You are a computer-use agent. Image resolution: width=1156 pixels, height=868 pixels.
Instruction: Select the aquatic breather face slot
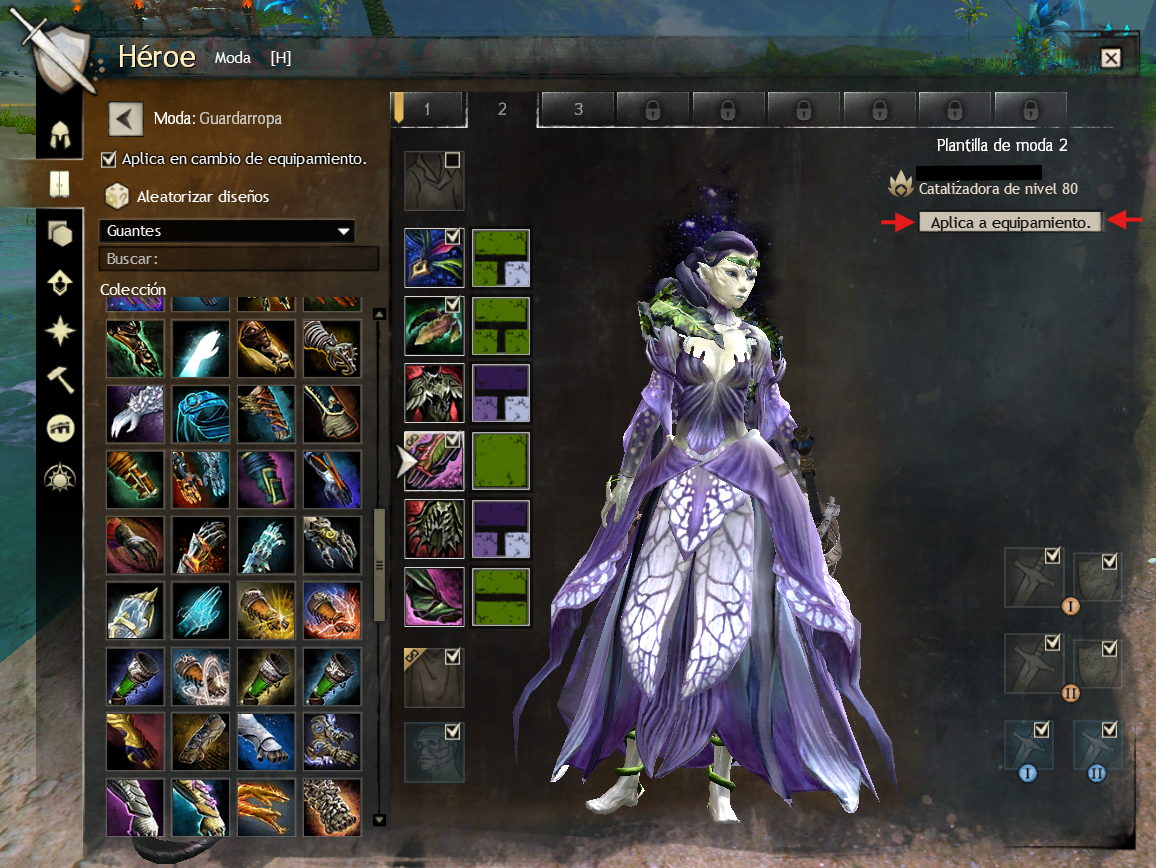(434, 752)
